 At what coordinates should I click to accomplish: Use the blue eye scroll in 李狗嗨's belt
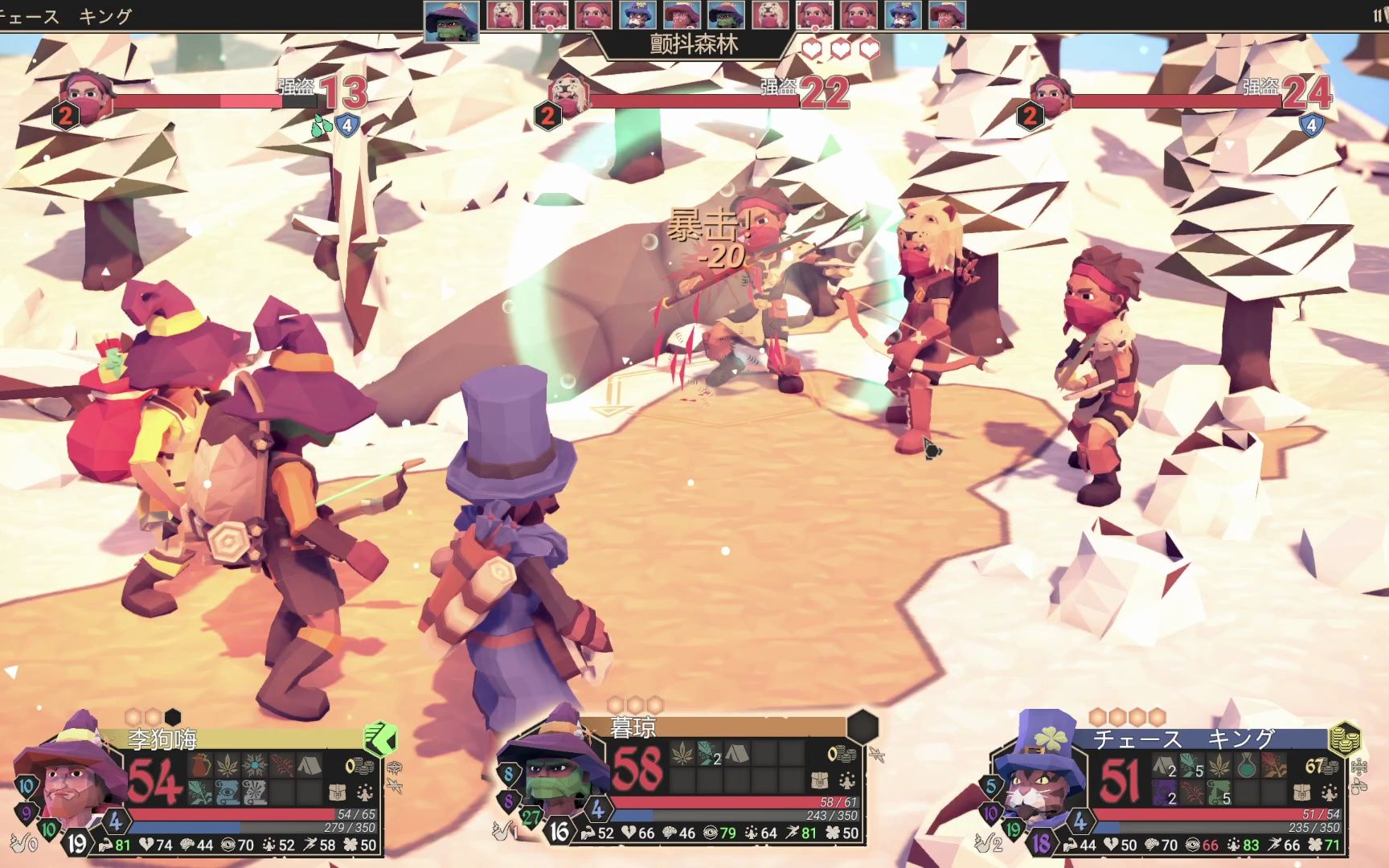[x=228, y=792]
